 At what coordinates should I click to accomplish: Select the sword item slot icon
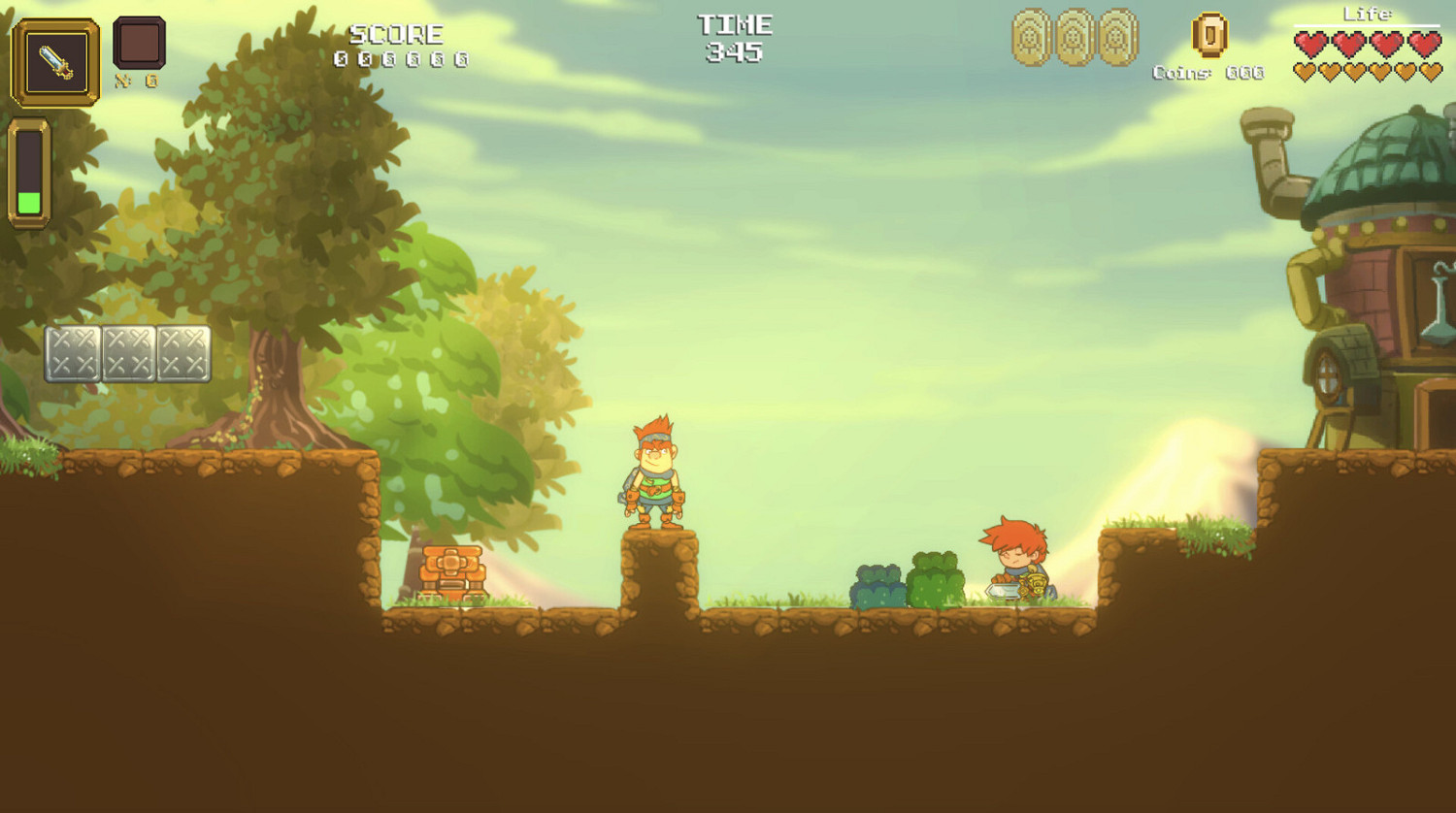point(55,60)
